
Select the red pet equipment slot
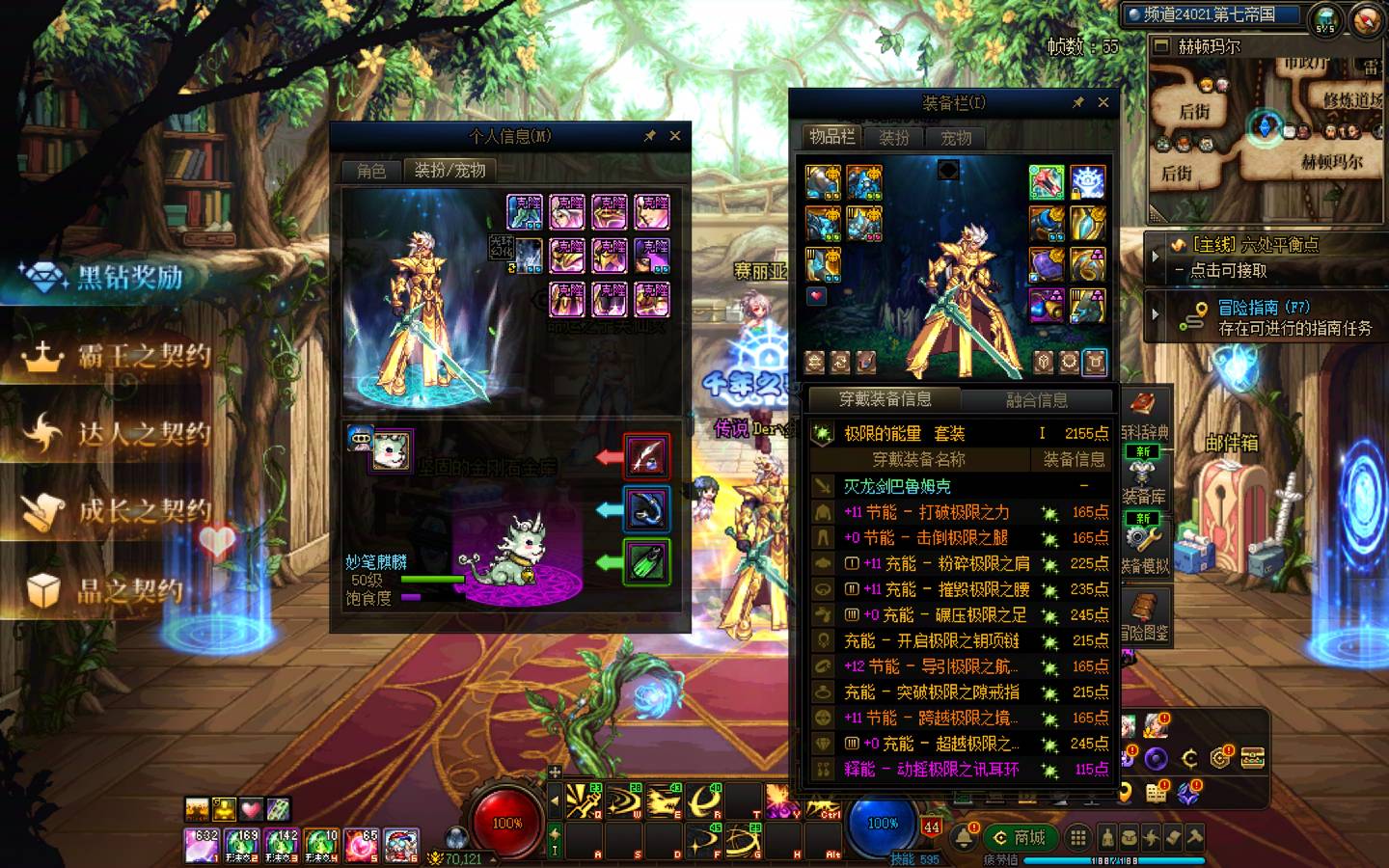click(x=646, y=456)
